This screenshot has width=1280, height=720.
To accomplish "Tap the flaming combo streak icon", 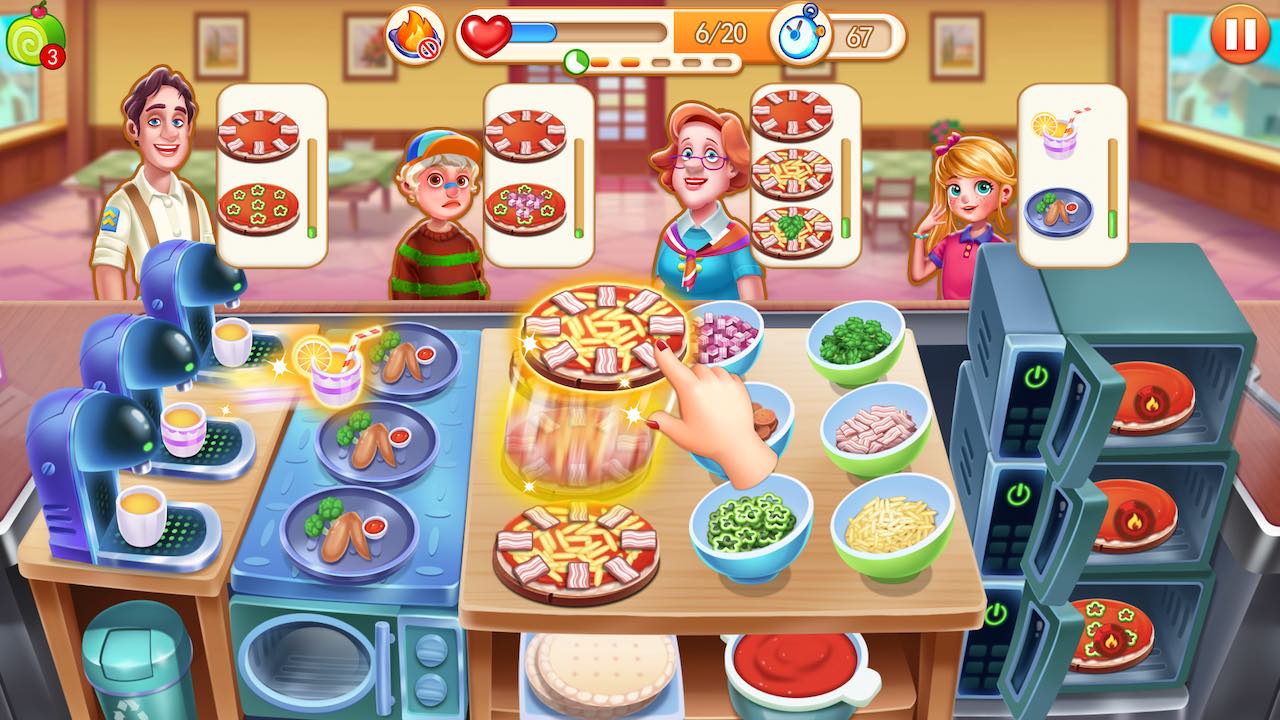I will coord(414,32).
